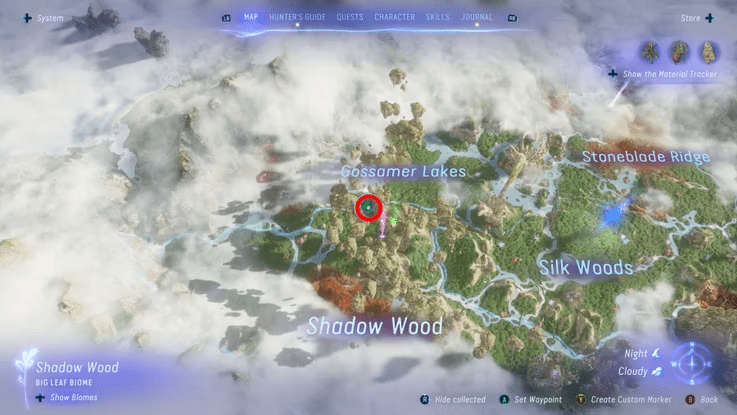Switch to the Hunter's Guide tab
The image size is (737, 415).
pyautogui.click(x=298, y=17)
